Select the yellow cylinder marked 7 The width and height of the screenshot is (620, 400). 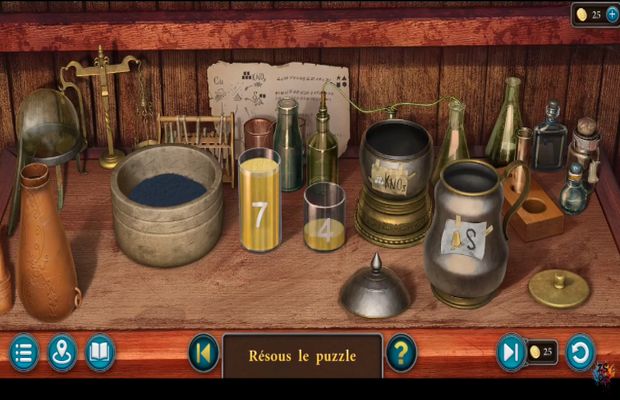(x=259, y=201)
